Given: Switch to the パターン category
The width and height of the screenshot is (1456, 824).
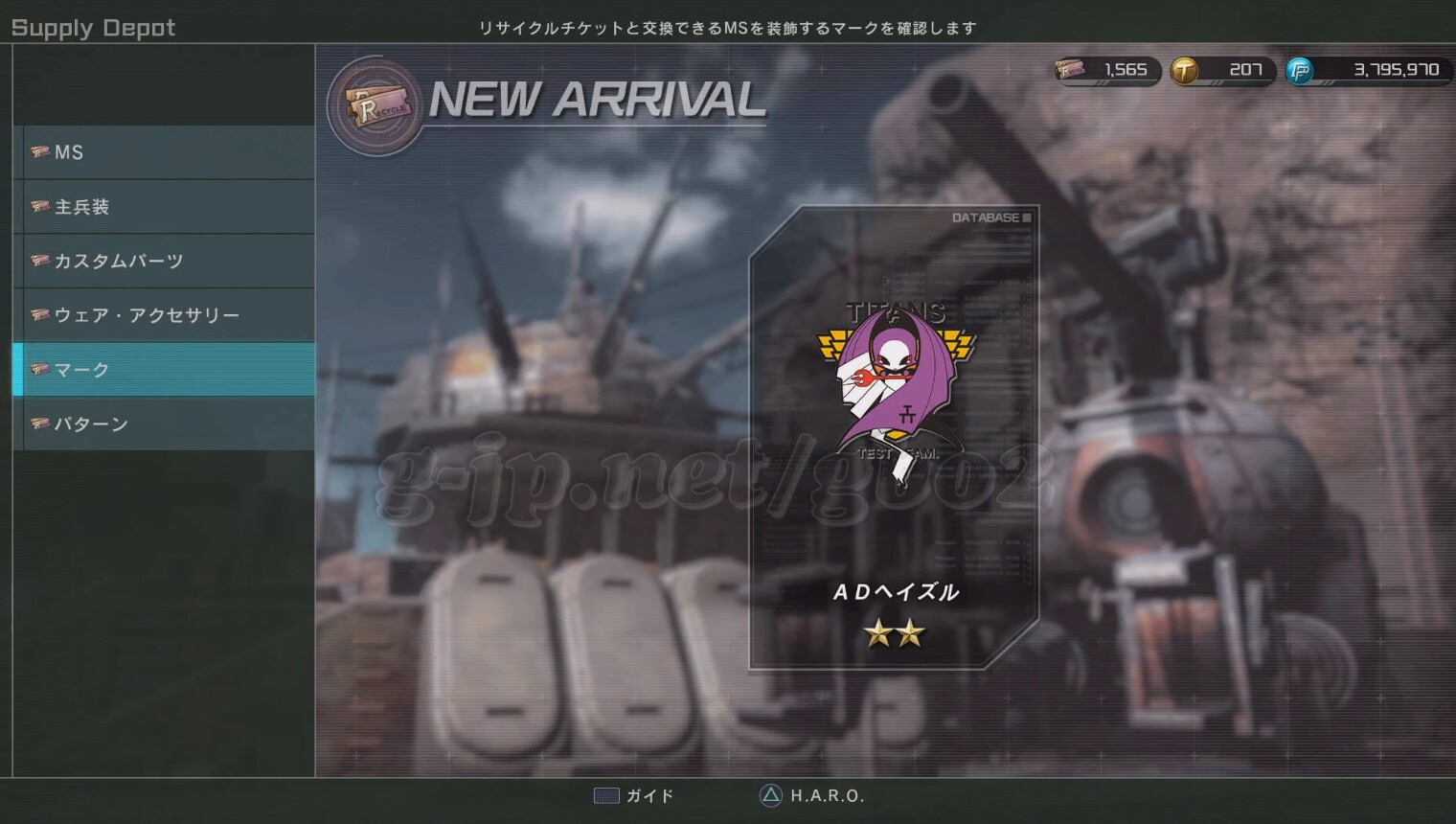Looking at the screenshot, I should click(164, 423).
